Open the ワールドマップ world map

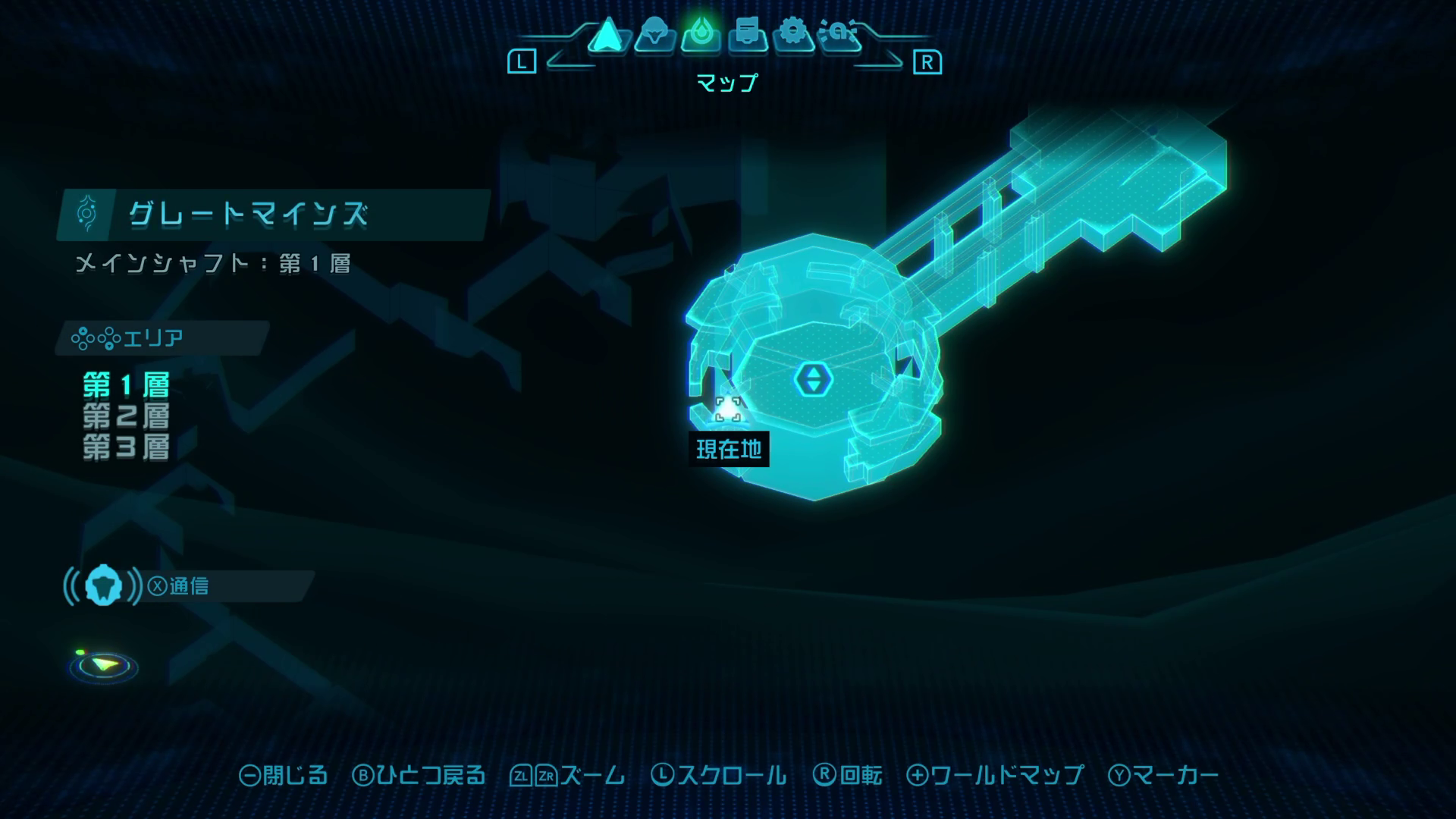(995, 775)
